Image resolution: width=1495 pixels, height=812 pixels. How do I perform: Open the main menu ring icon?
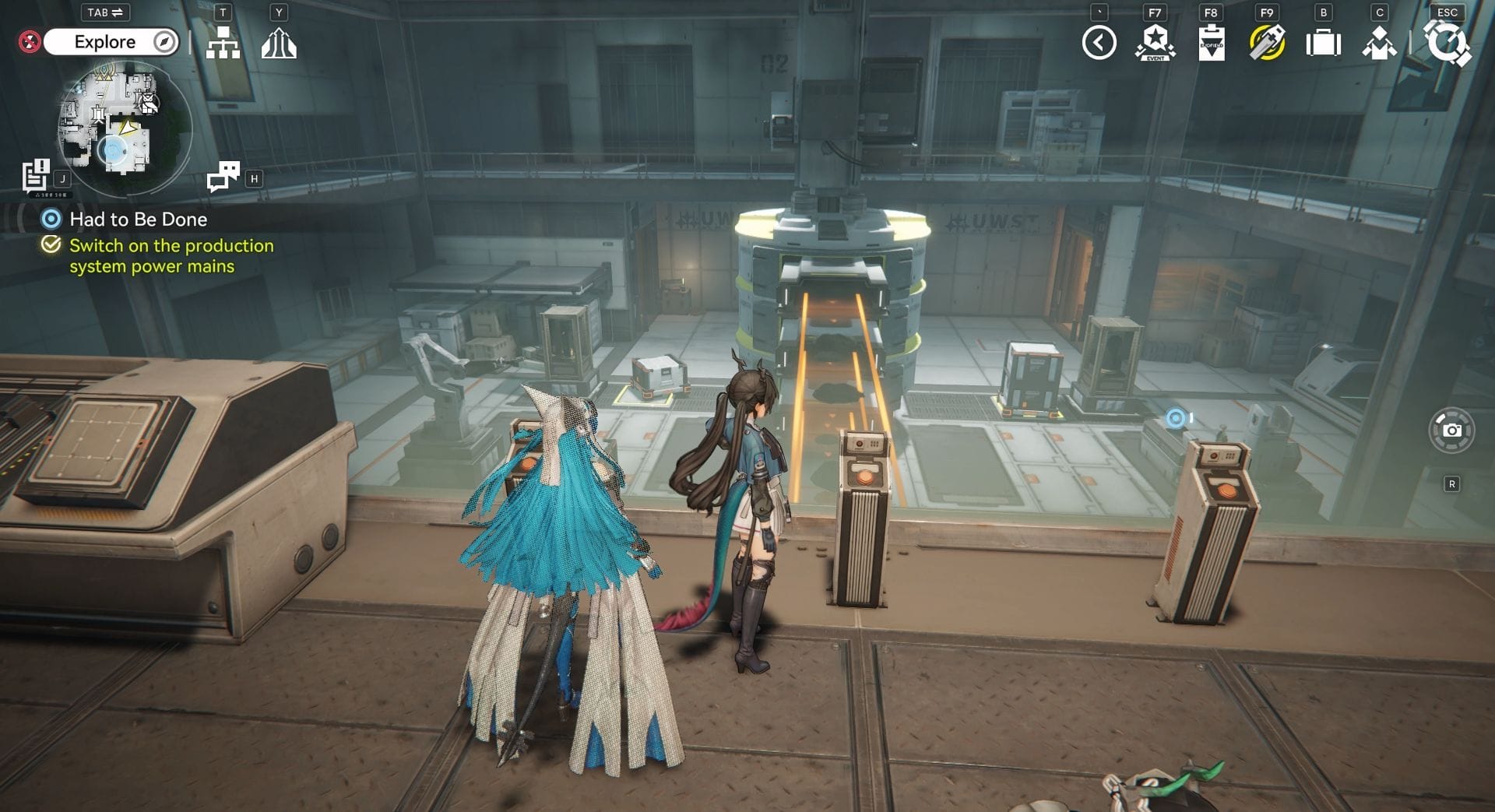[x=1447, y=43]
